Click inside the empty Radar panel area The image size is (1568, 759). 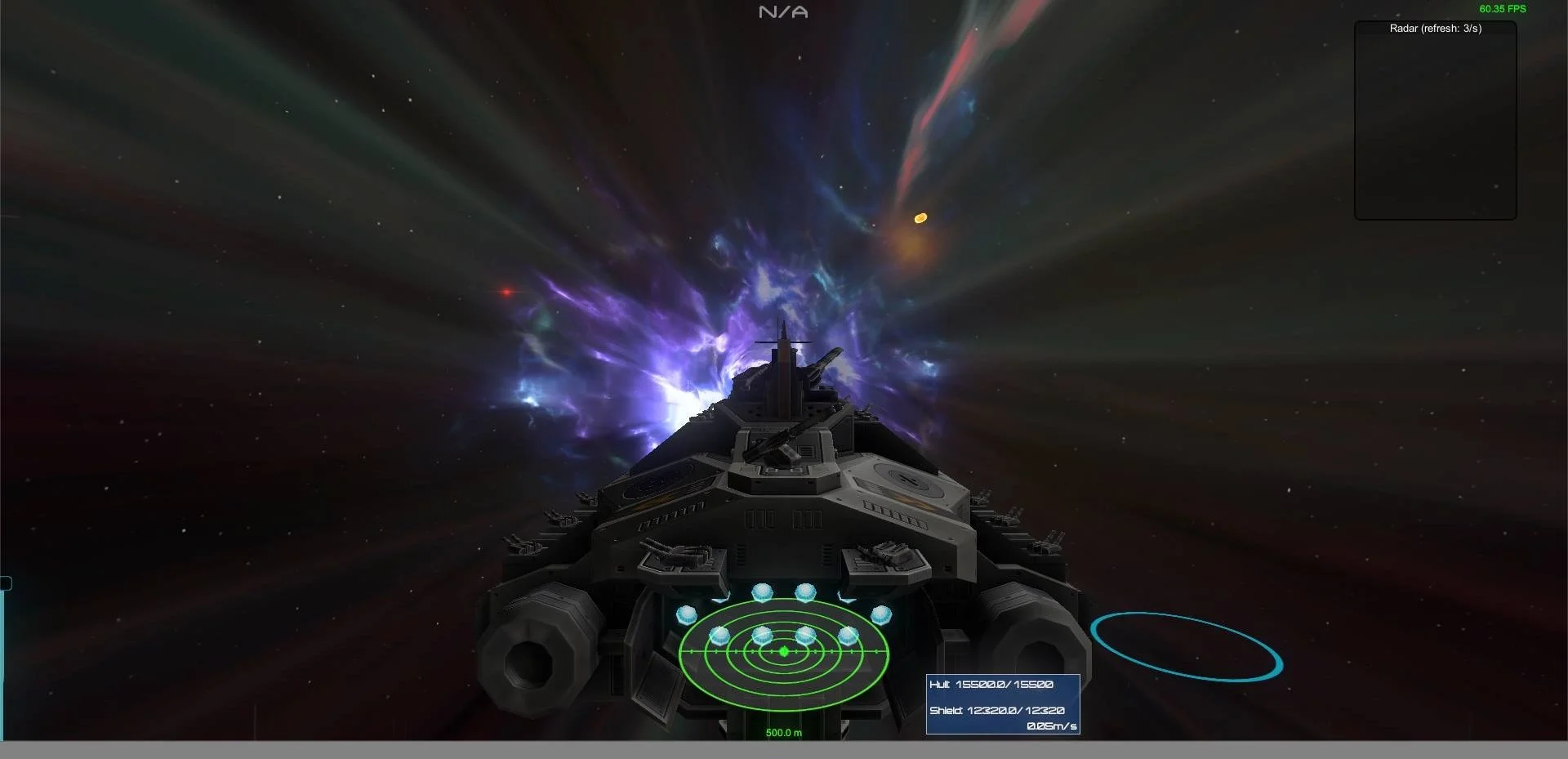click(1435, 123)
